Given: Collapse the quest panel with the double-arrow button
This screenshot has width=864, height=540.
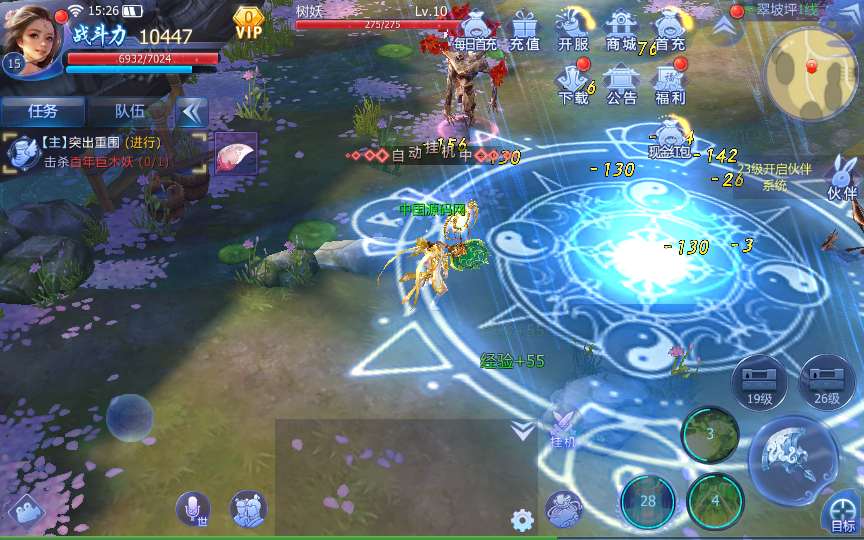Looking at the screenshot, I should tap(191, 112).
